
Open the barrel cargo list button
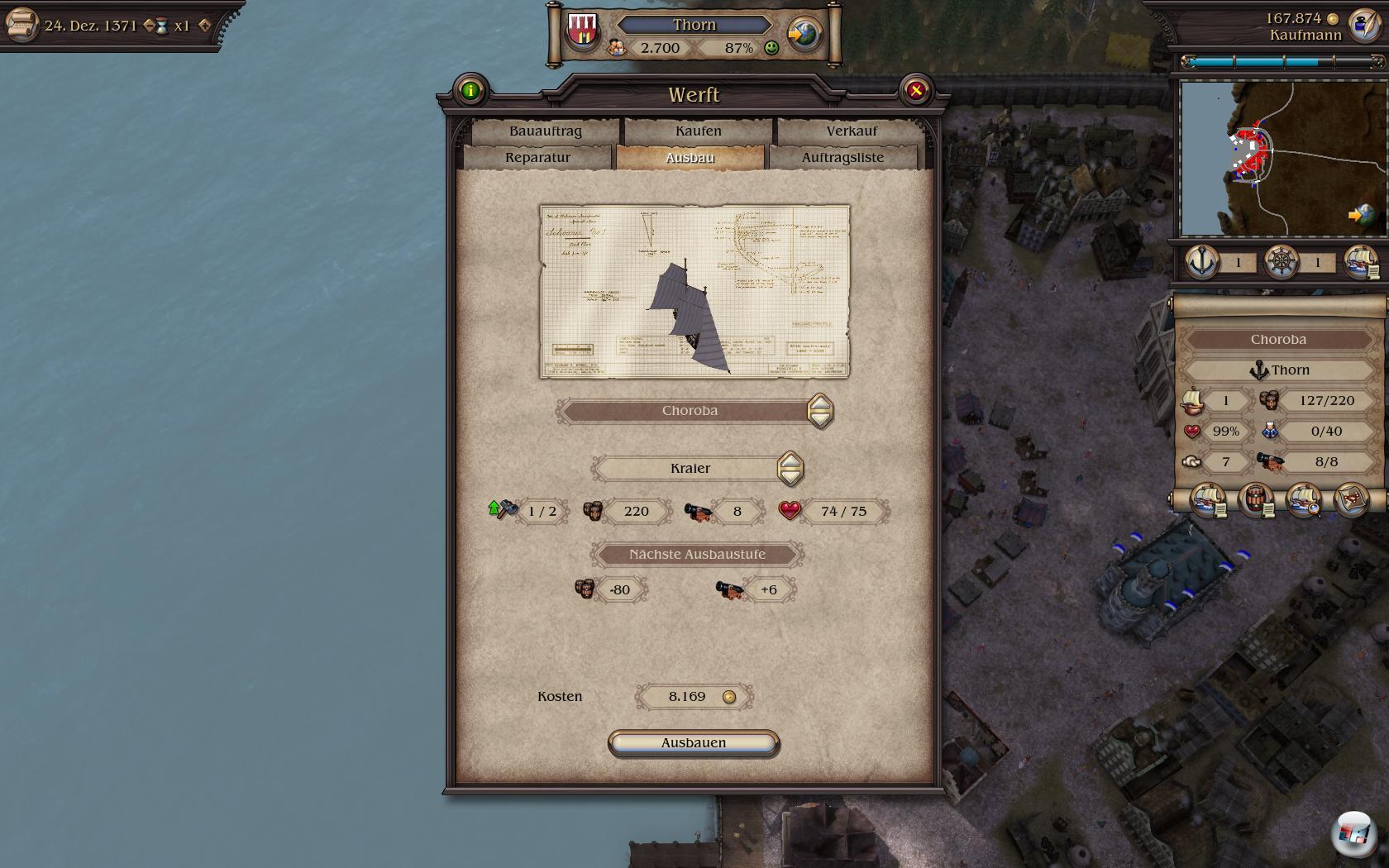tap(1256, 500)
